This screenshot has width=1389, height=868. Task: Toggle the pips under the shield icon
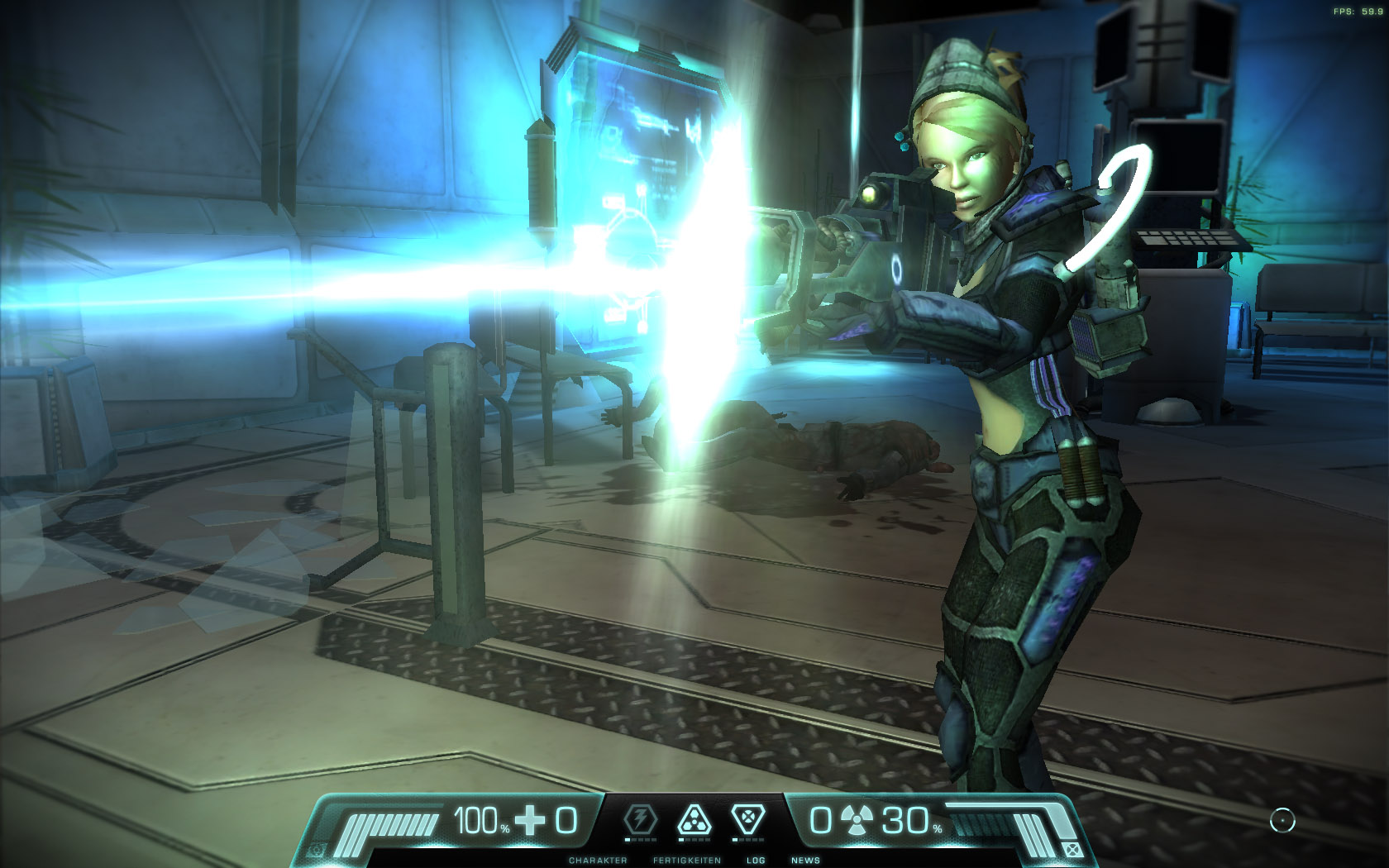pyautogui.click(x=749, y=841)
